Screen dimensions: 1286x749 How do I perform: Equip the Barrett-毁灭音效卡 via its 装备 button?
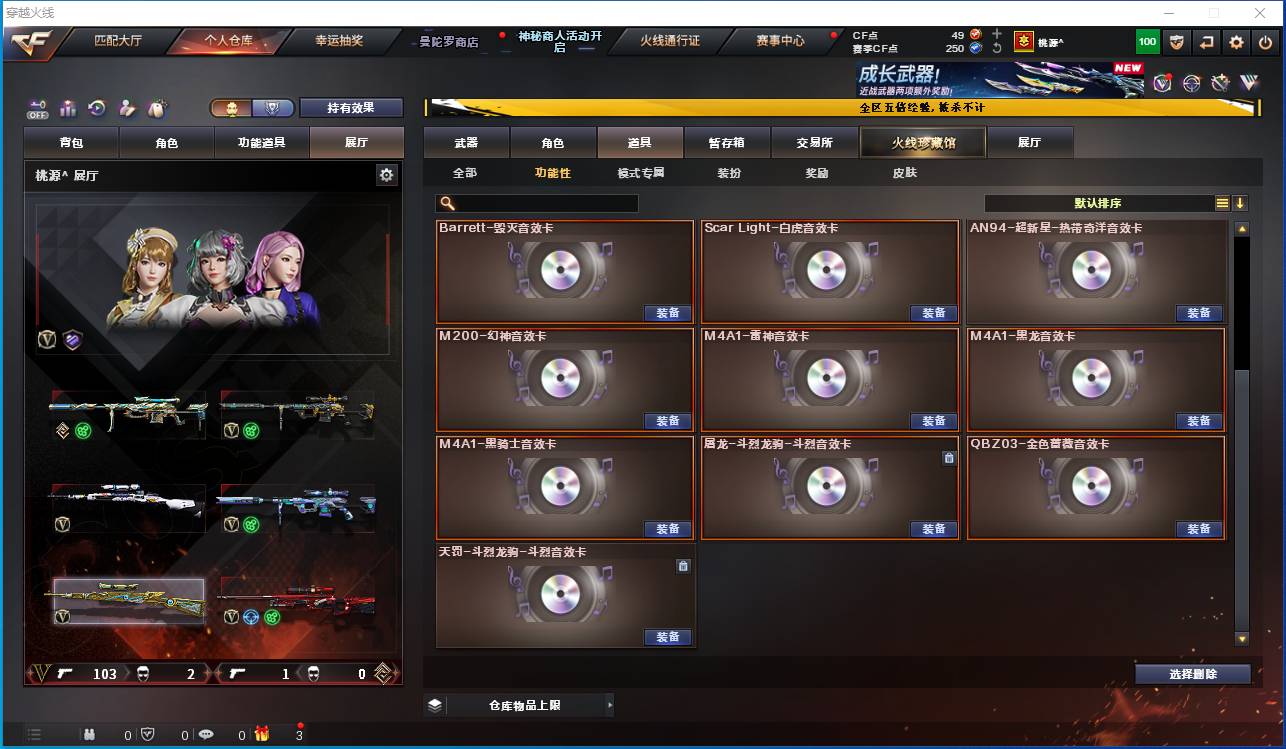click(x=667, y=313)
